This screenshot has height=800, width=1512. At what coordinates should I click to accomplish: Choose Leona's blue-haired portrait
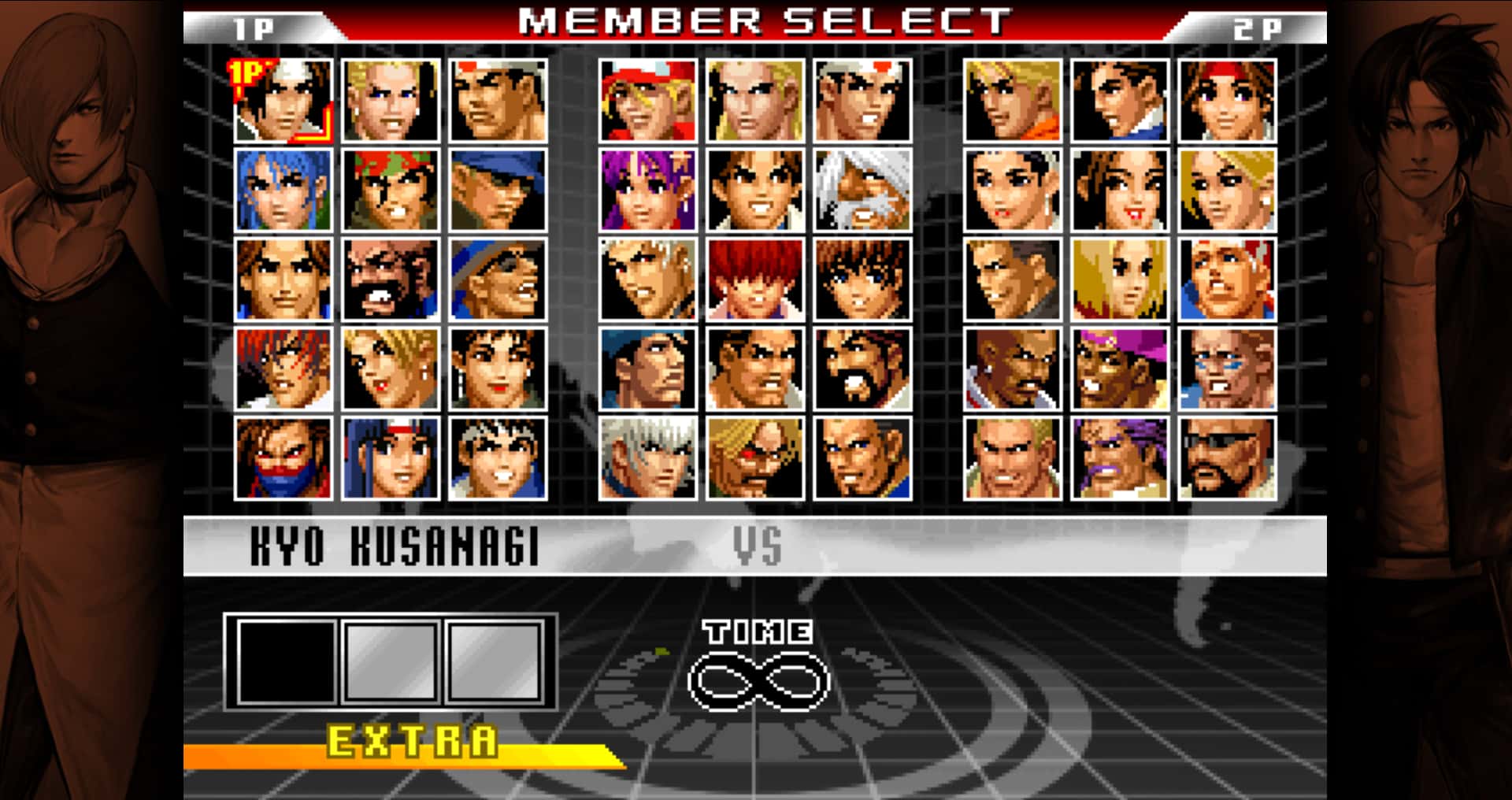(283, 189)
